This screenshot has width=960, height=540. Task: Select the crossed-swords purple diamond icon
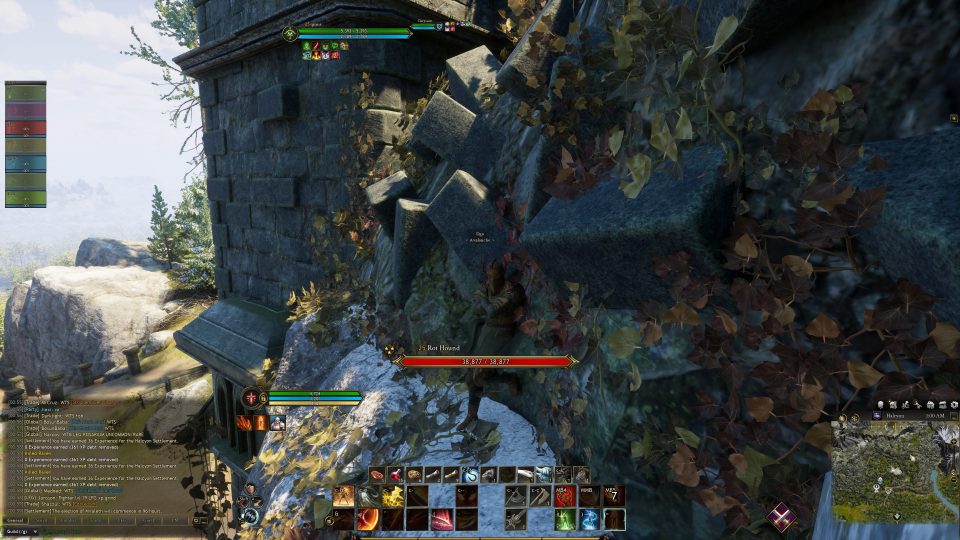pyautogui.click(x=782, y=517)
